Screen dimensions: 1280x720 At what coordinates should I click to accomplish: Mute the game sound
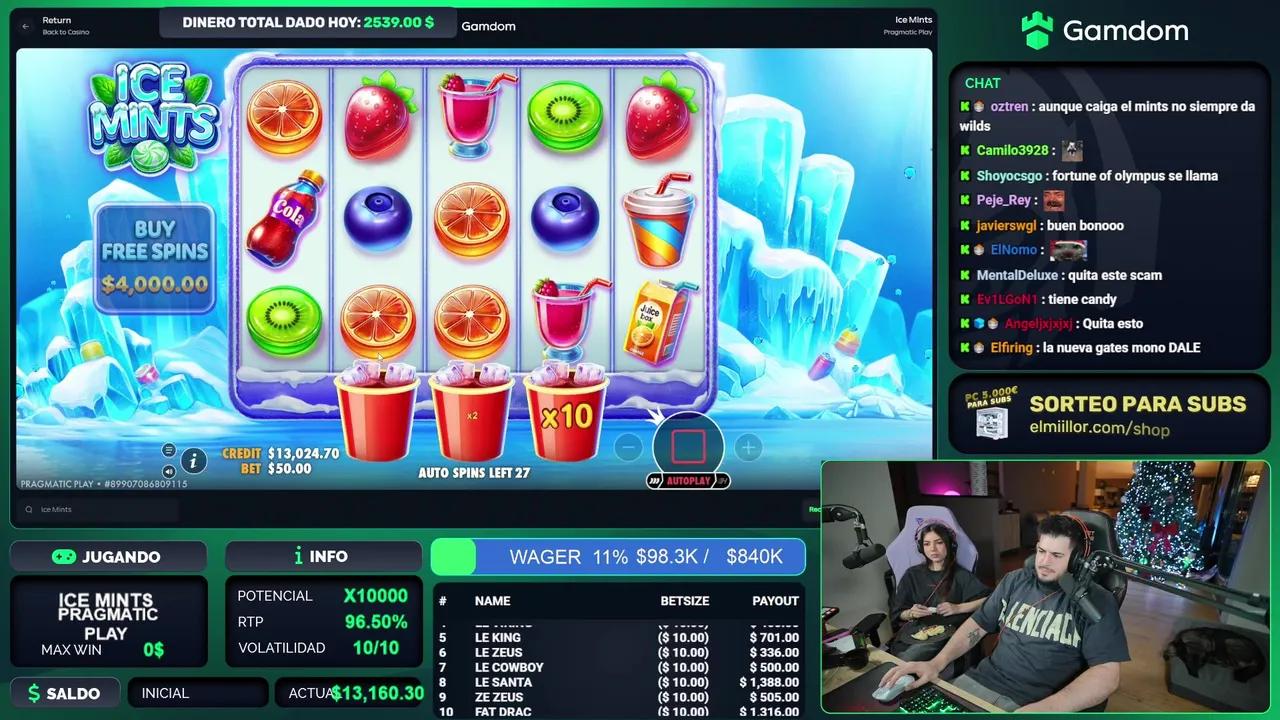168,471
